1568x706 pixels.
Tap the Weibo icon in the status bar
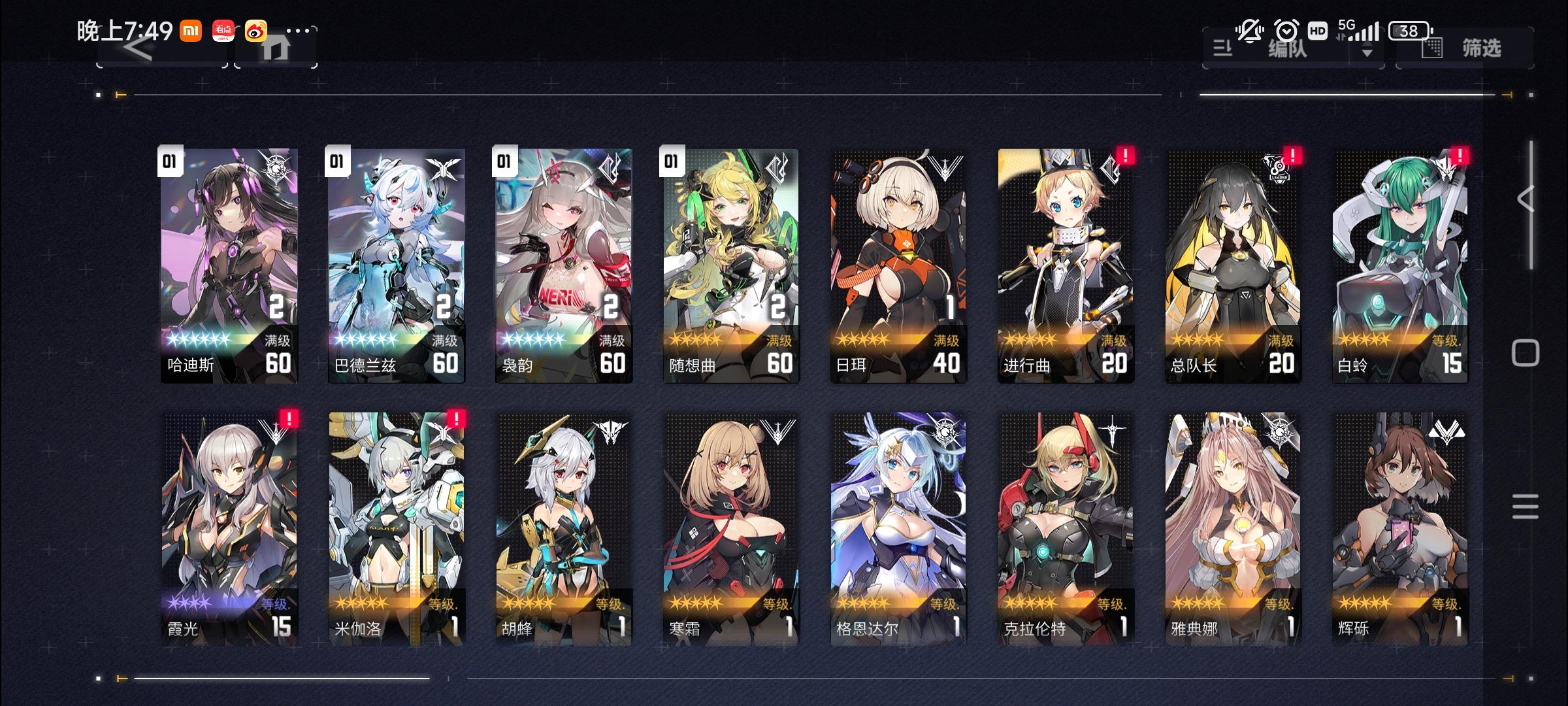click(x=256, y=30)
